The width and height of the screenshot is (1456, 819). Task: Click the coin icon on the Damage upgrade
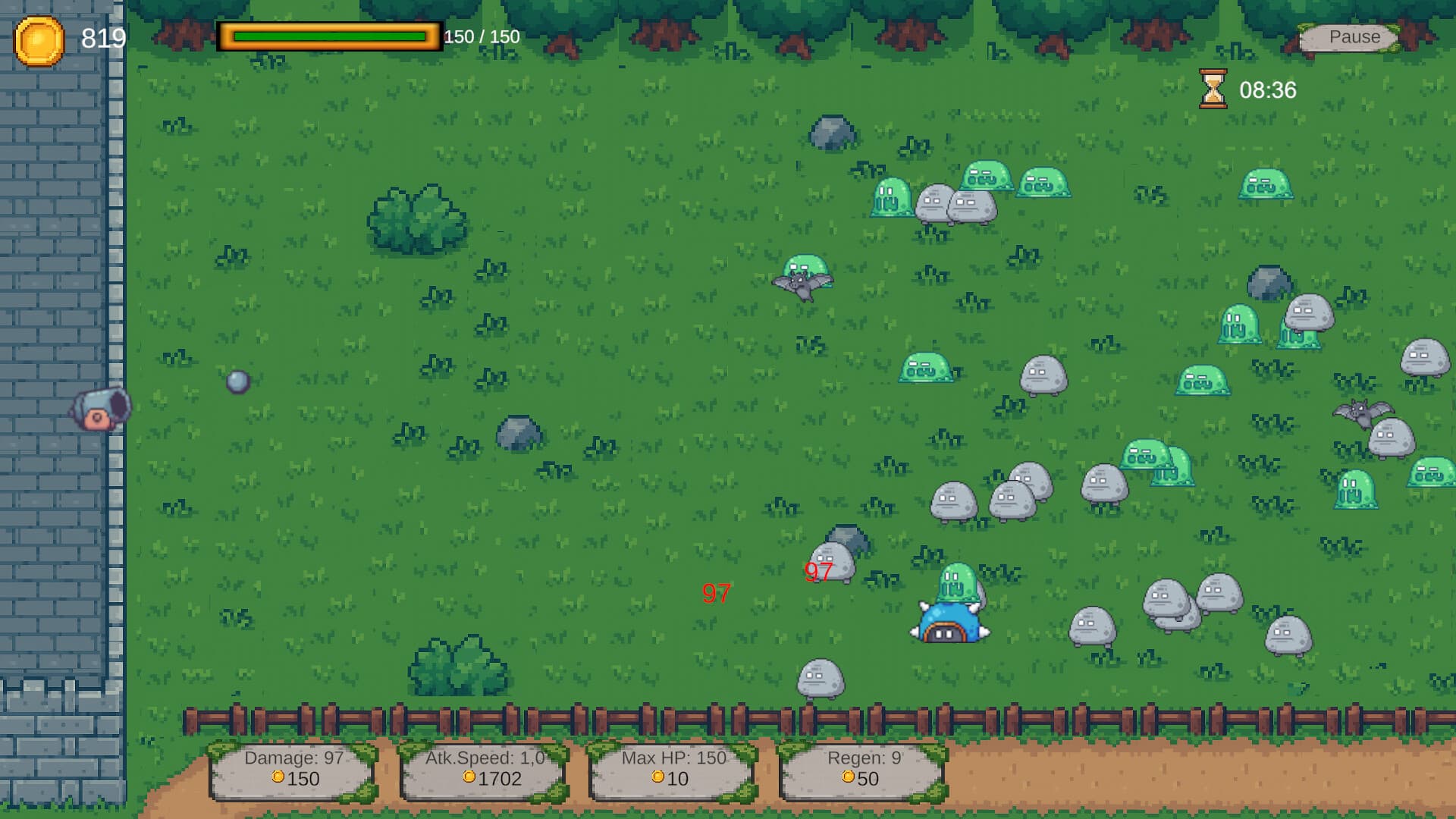click(x=279, y=778)
